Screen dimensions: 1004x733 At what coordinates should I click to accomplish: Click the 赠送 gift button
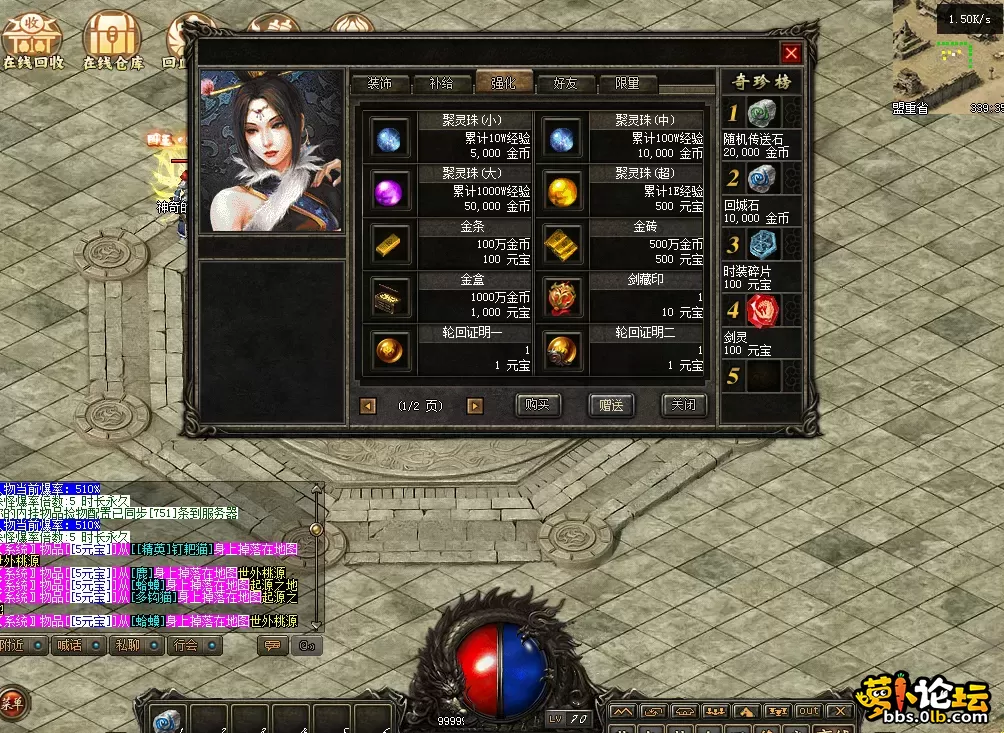(611, 405)
